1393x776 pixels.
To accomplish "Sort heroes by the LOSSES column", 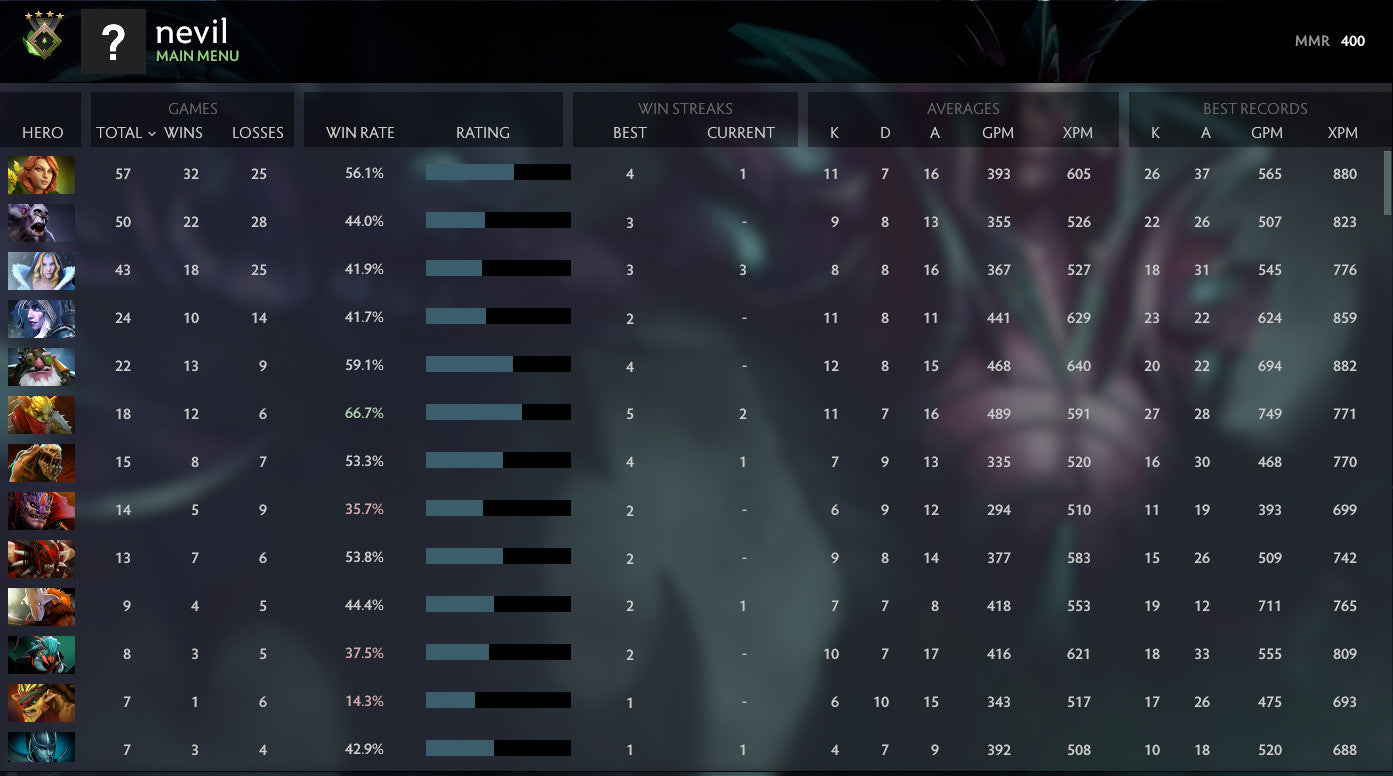I will [258, 132].
